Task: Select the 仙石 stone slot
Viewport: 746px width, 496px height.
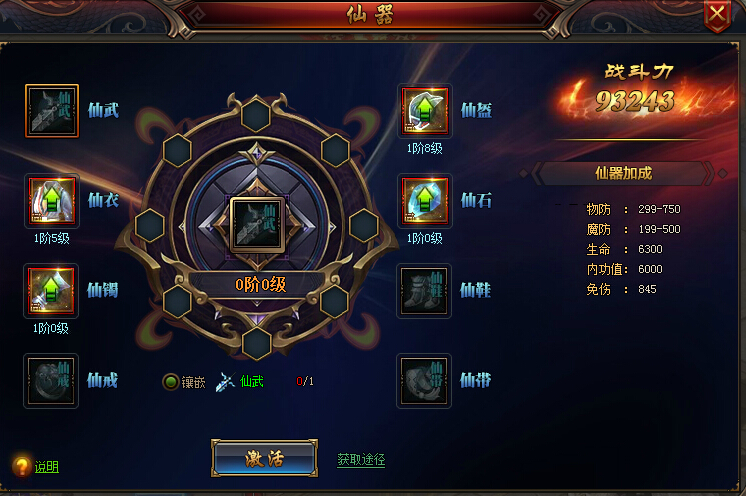Action: click(x=425, y=200)
